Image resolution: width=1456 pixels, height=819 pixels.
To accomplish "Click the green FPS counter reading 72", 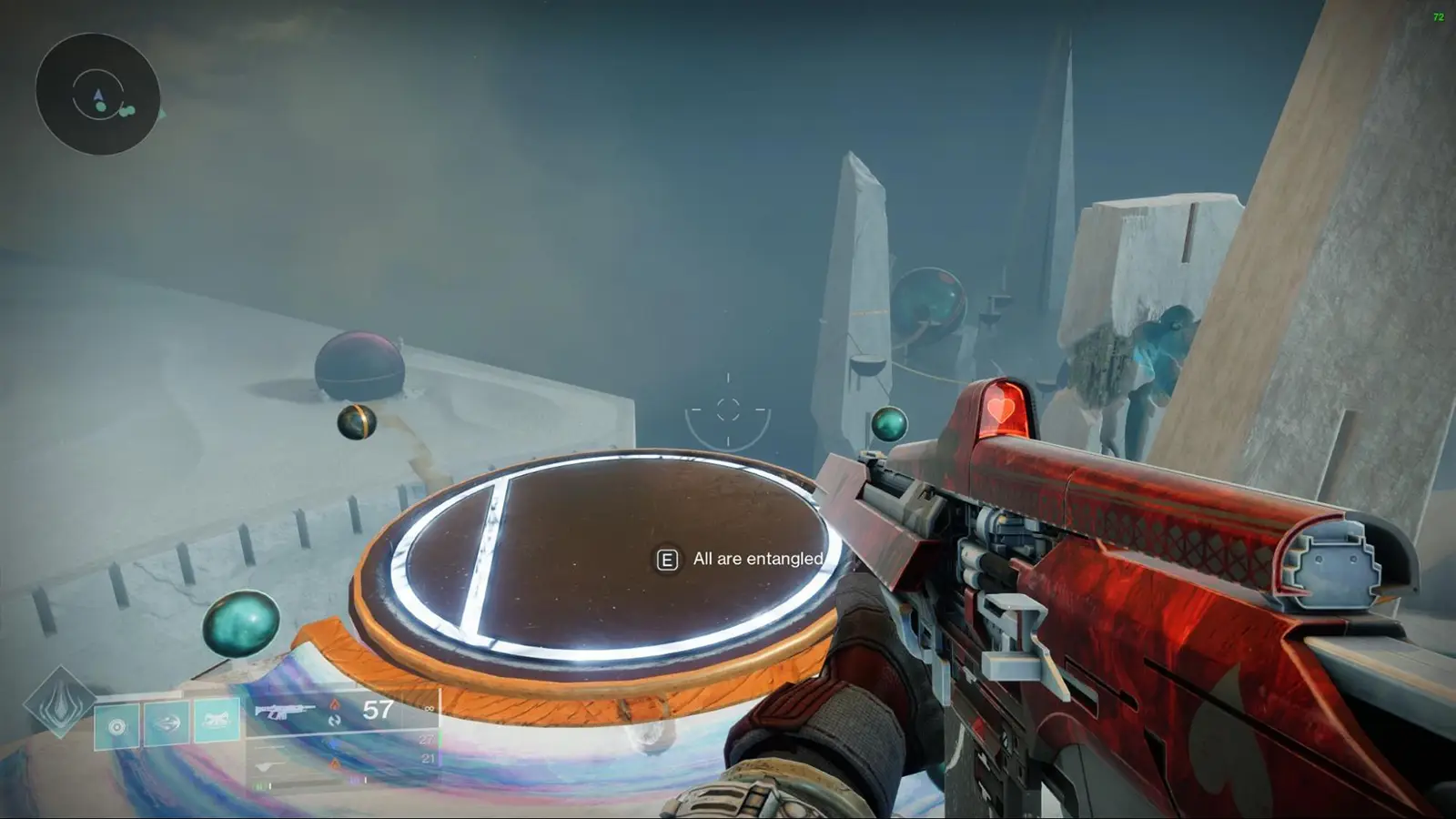I will point(1439,15).
